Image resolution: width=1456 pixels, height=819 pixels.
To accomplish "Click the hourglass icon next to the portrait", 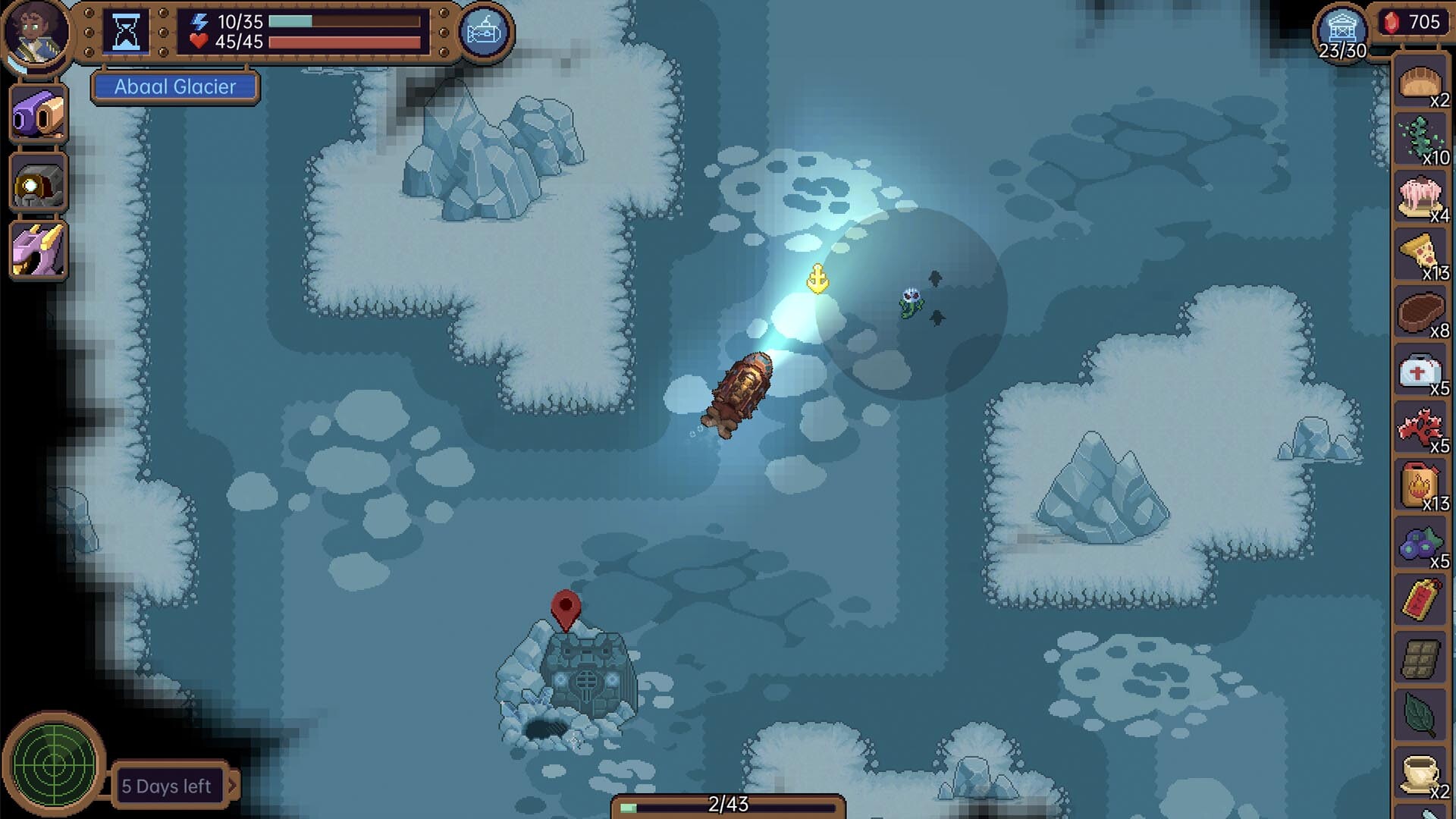I will (125, 32).
